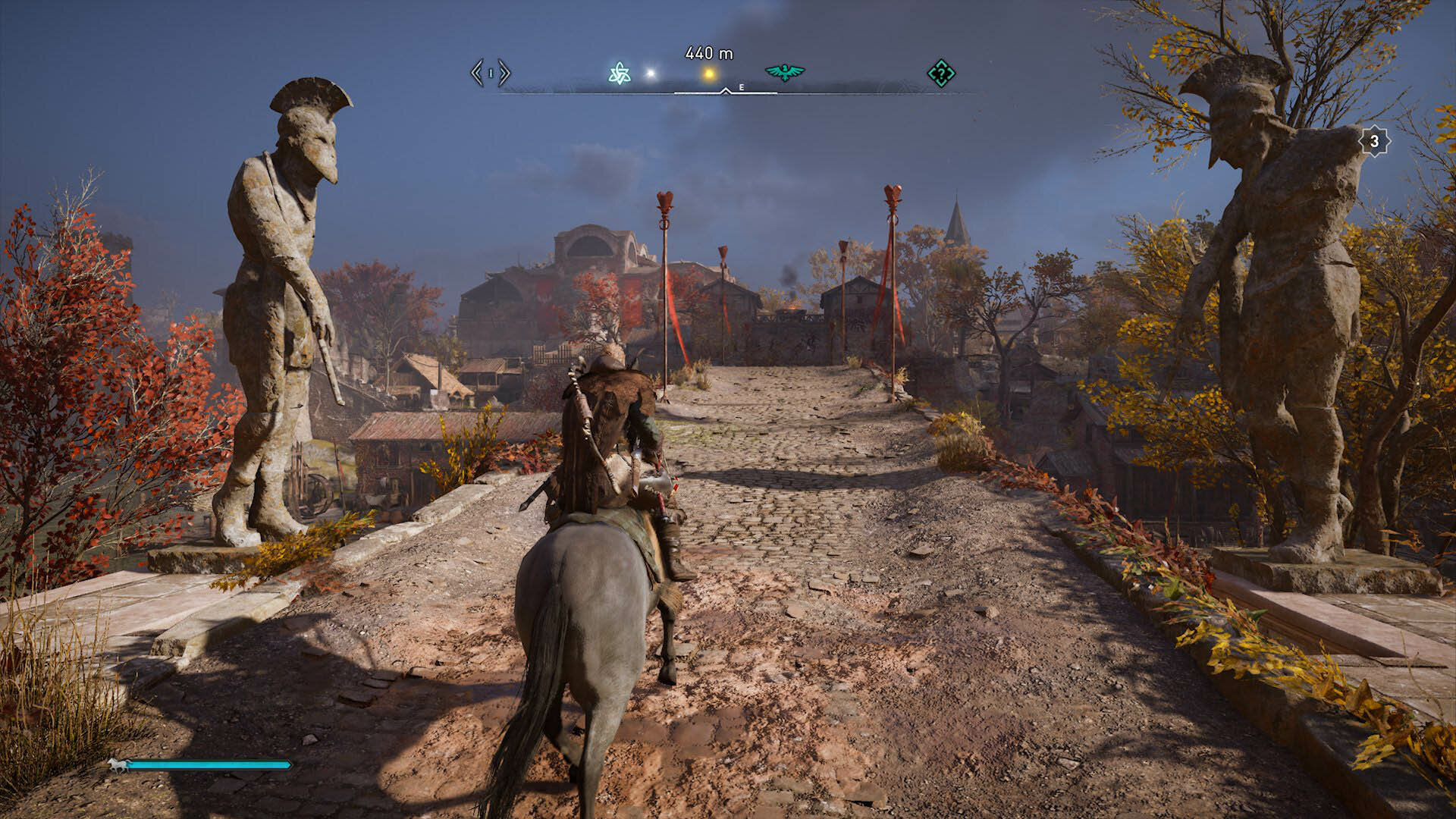Screen dimensions: 1456x819
Task: Select the gold wealth marker on the compass
Action: [709, 74]
